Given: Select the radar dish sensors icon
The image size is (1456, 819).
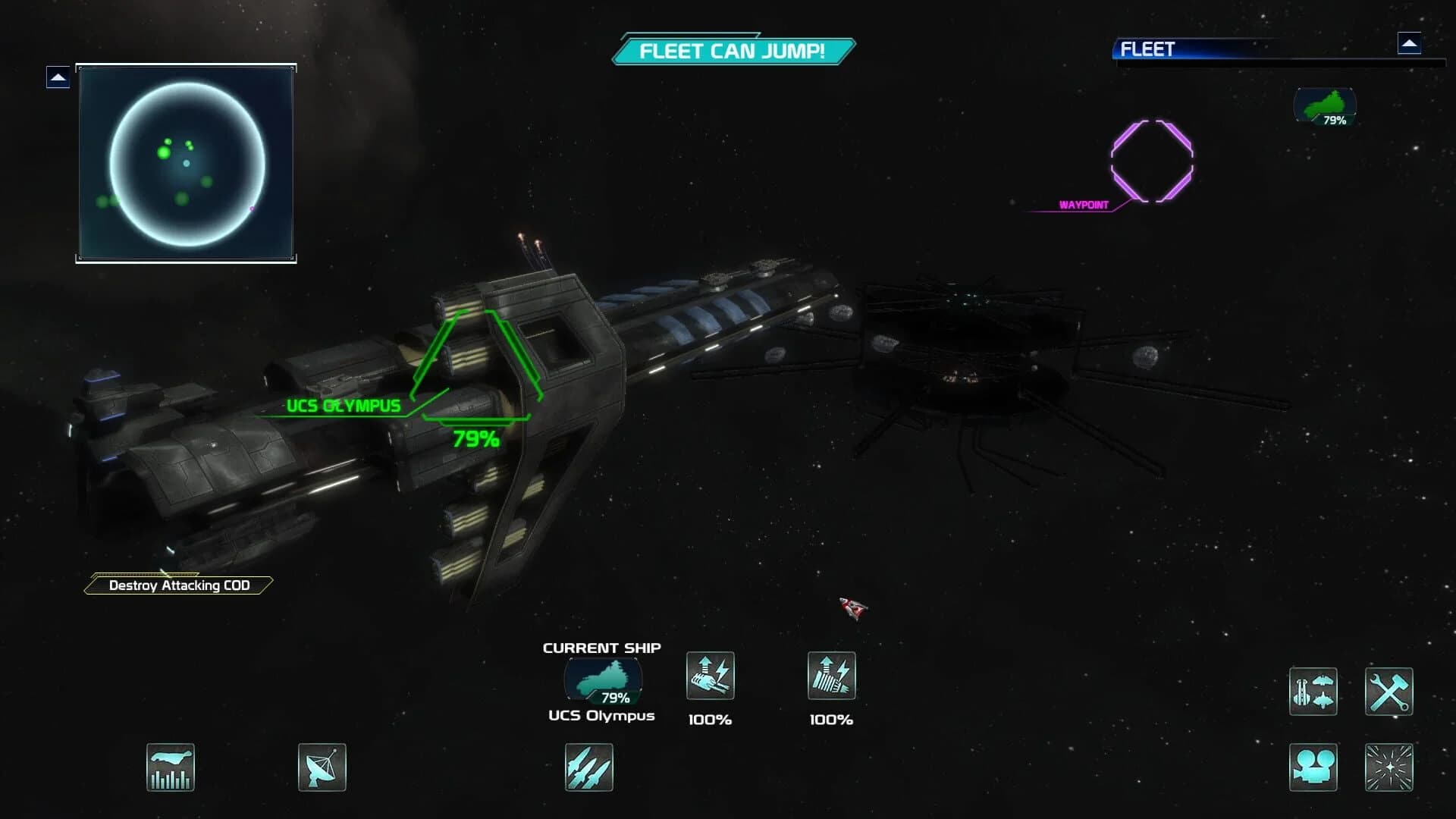Looking at the screenshot, I should point(322,767).
